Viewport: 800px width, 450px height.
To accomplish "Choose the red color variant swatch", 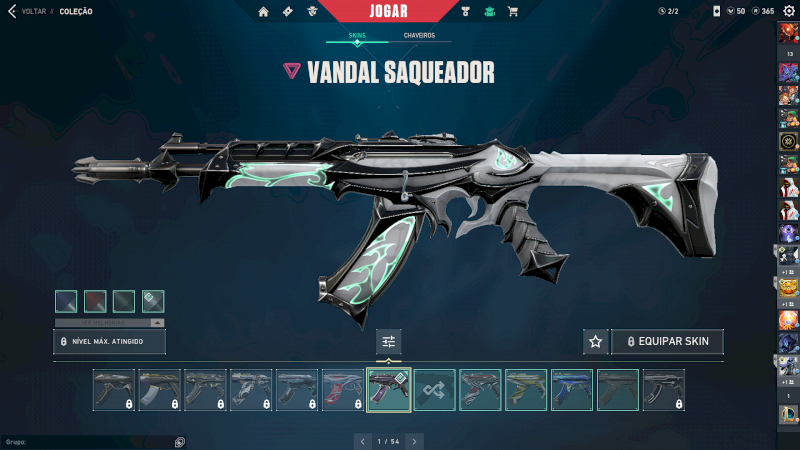I will pyautogui.click(x=95, y=301).
